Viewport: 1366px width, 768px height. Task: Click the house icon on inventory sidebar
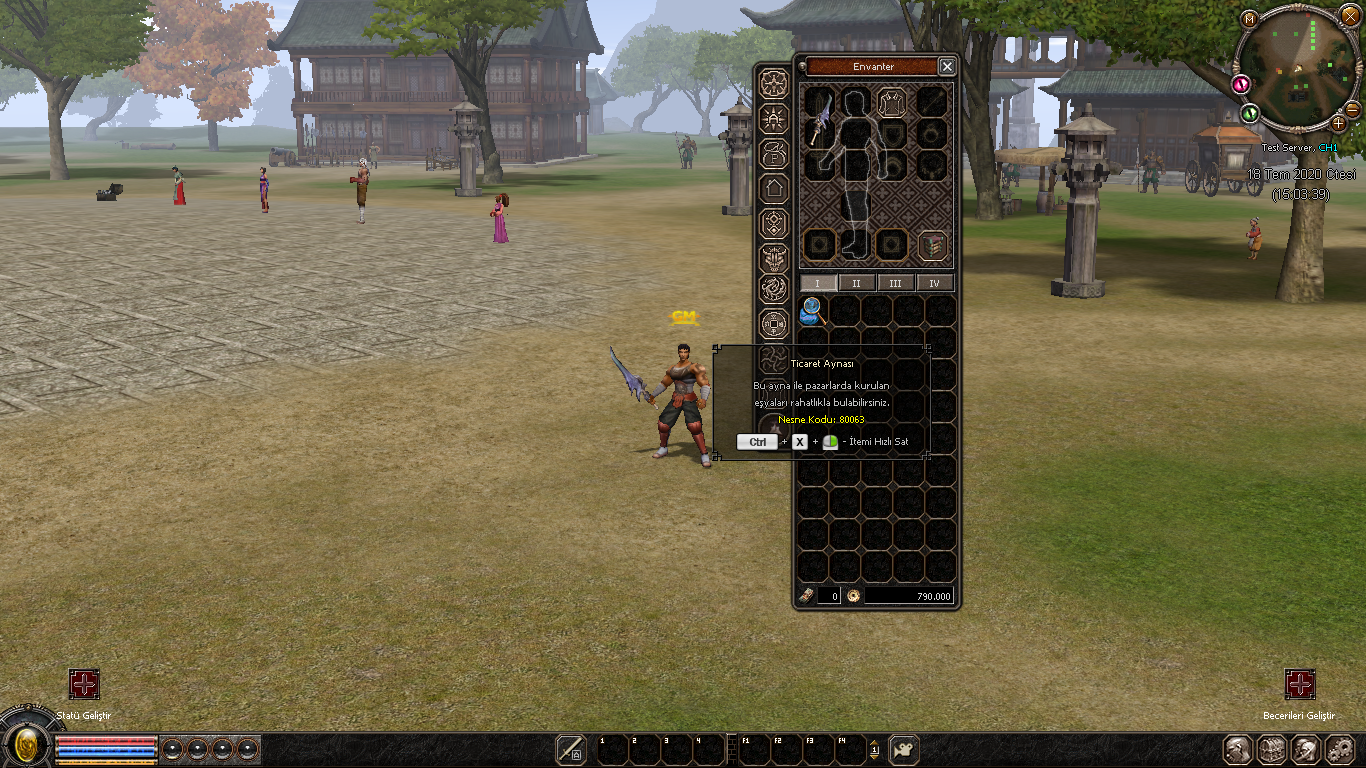click(x=773, y=187)
